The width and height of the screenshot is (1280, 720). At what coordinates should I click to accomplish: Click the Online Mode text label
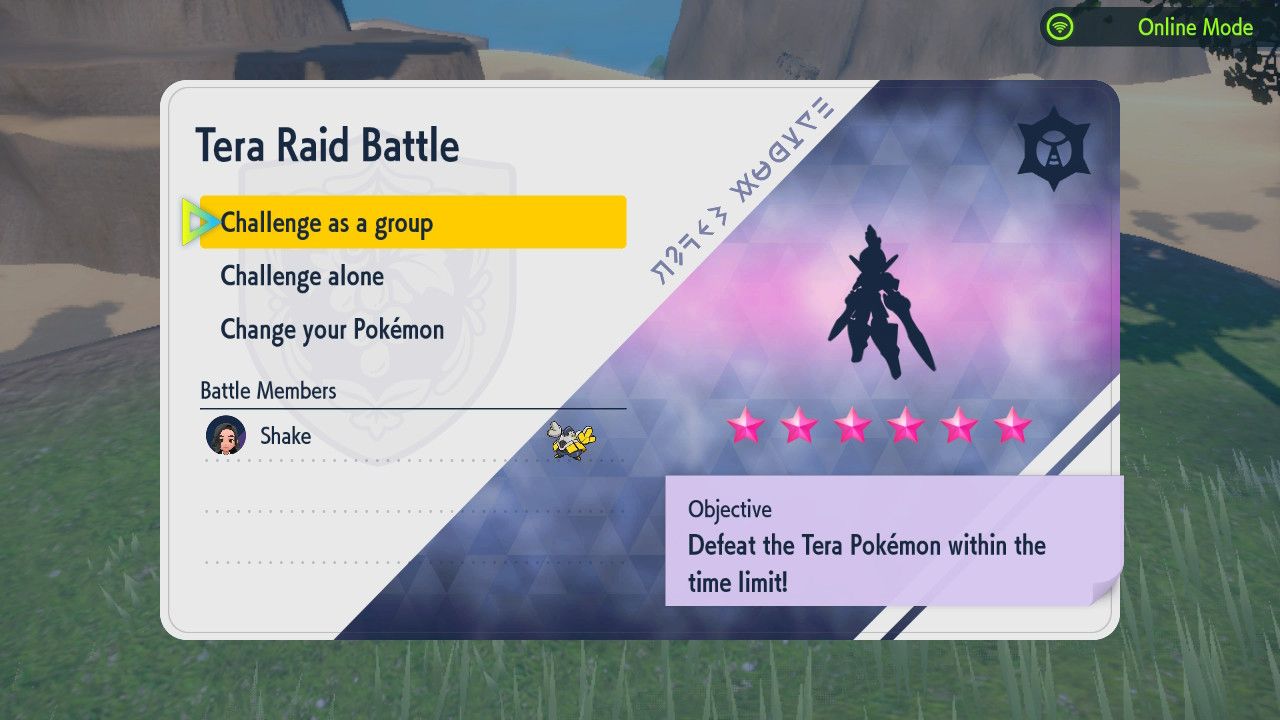point(1196,28)
